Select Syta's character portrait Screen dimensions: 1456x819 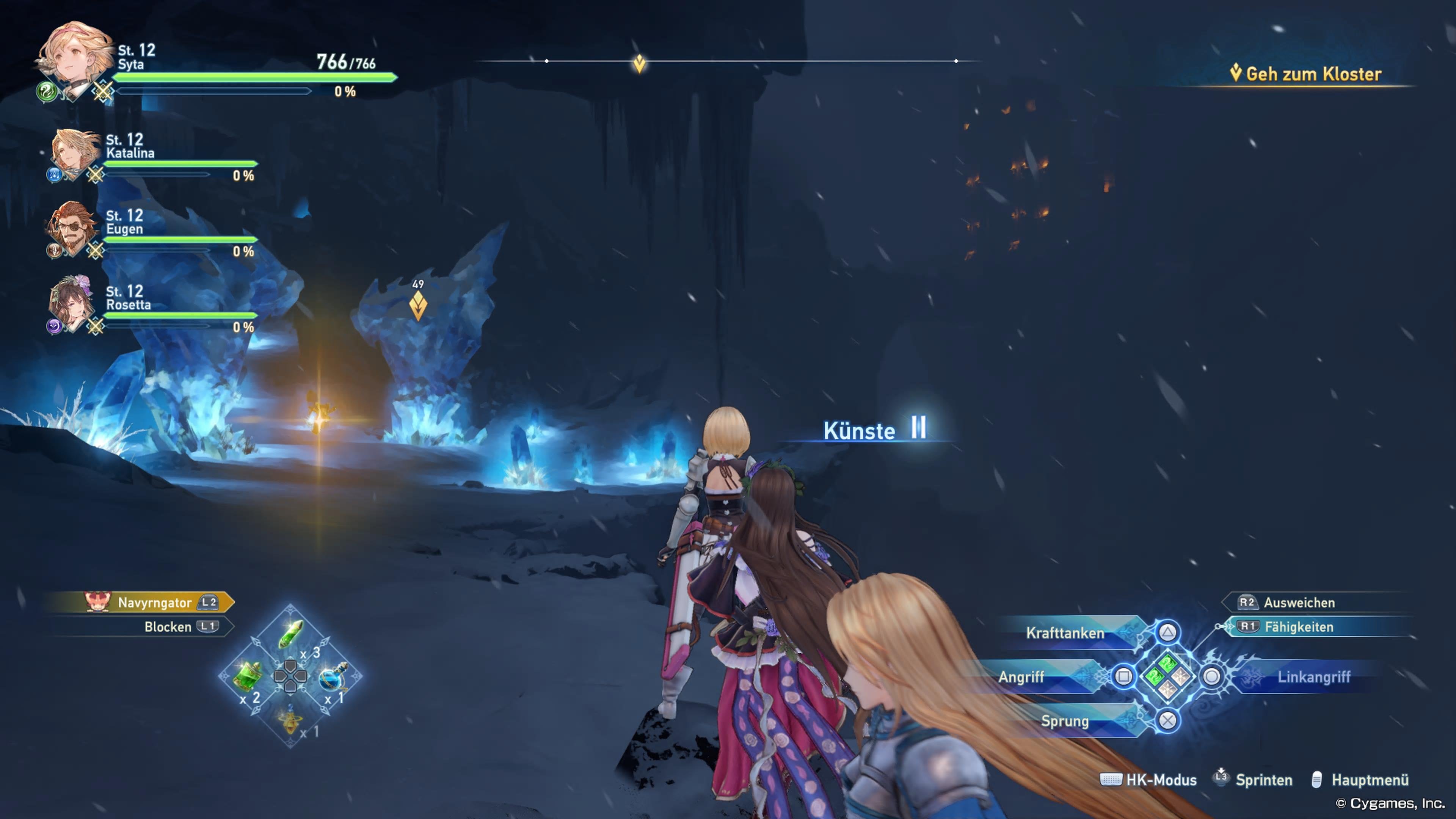(x=74, y=54)
